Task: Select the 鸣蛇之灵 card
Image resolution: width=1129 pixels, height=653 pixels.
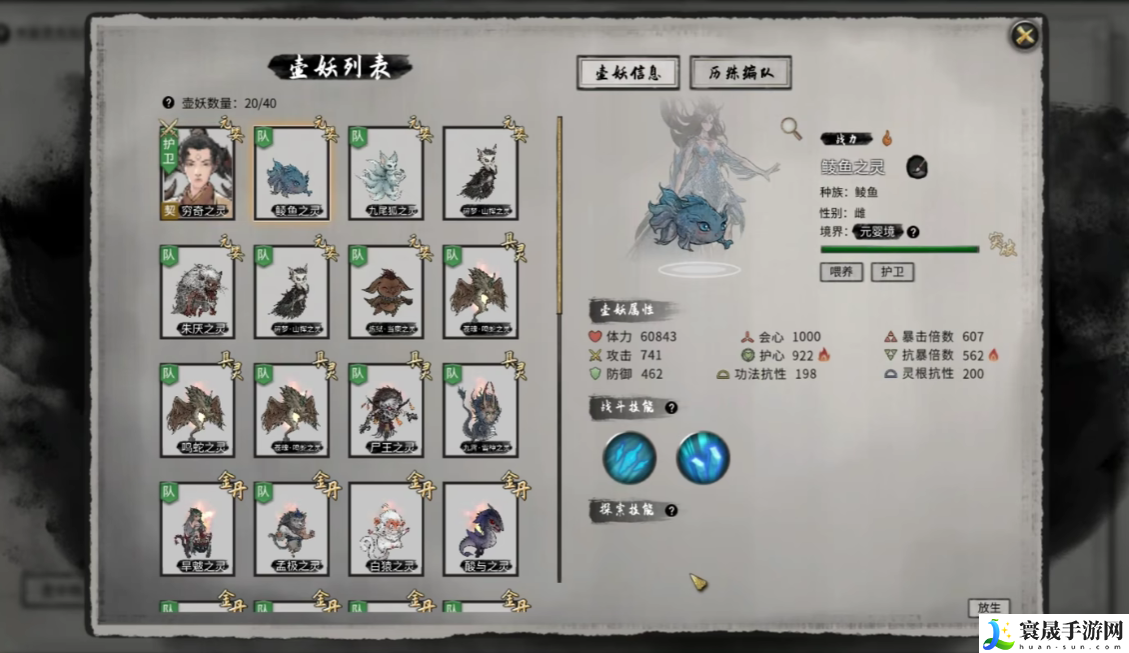Action: [197, 410]
